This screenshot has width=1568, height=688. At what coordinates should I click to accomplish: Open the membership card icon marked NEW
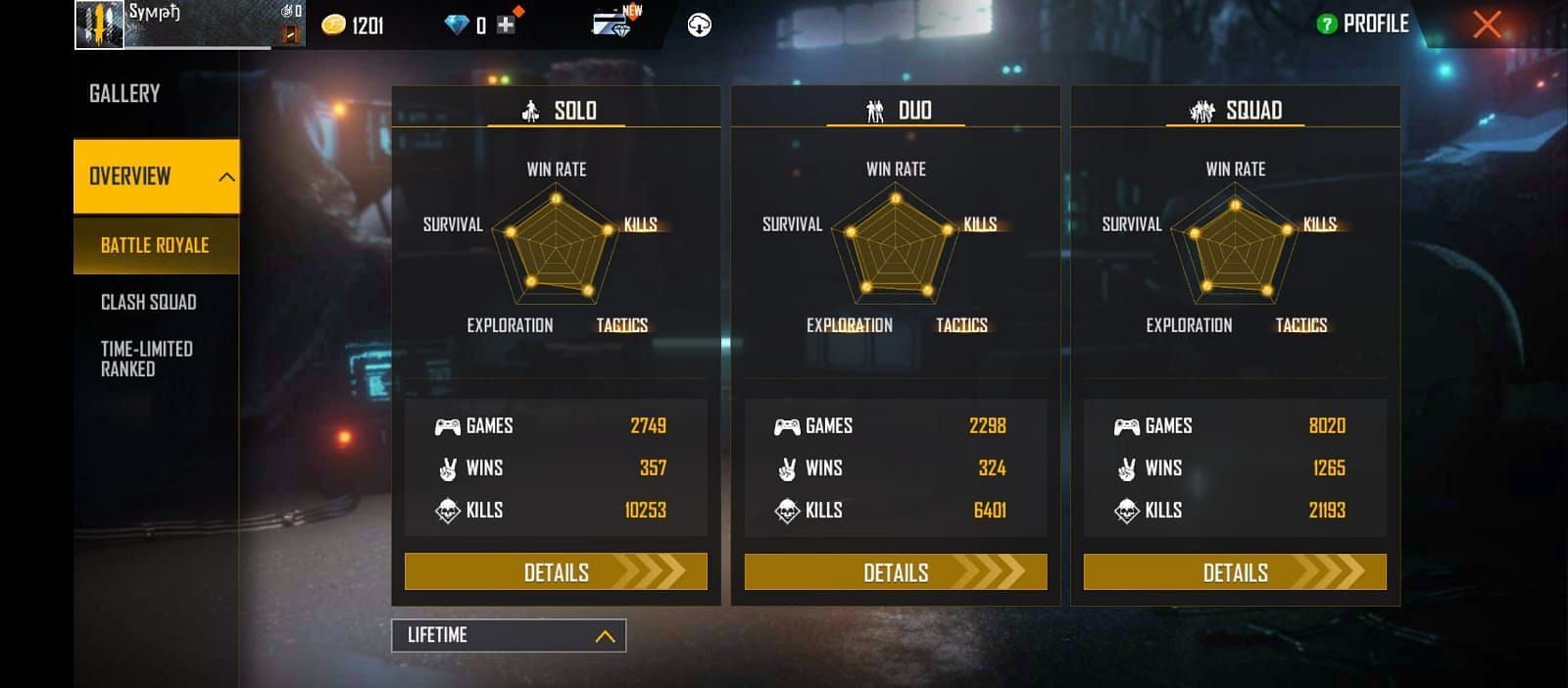(612, 24)
